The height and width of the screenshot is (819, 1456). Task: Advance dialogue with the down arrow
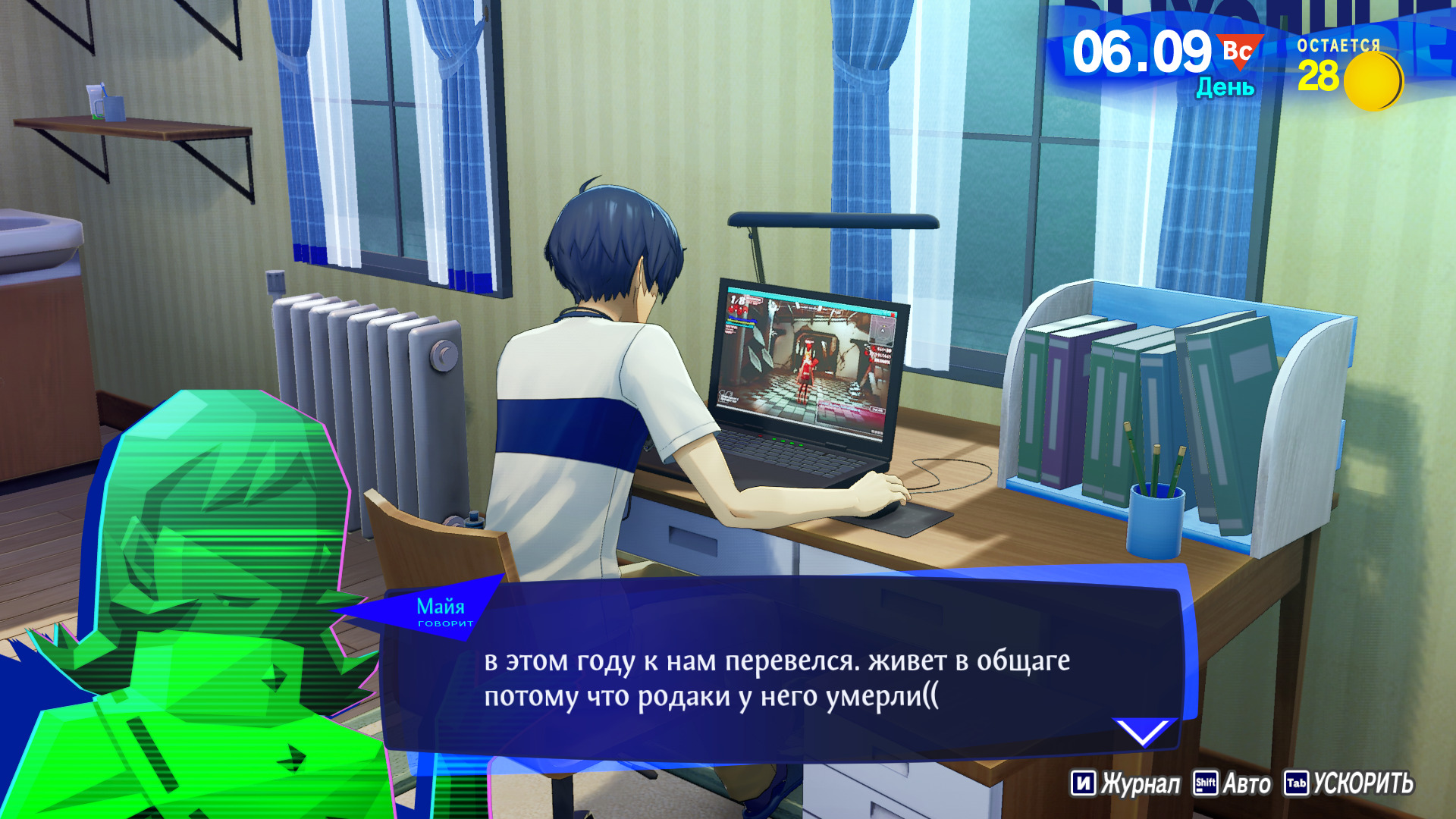1143,732
